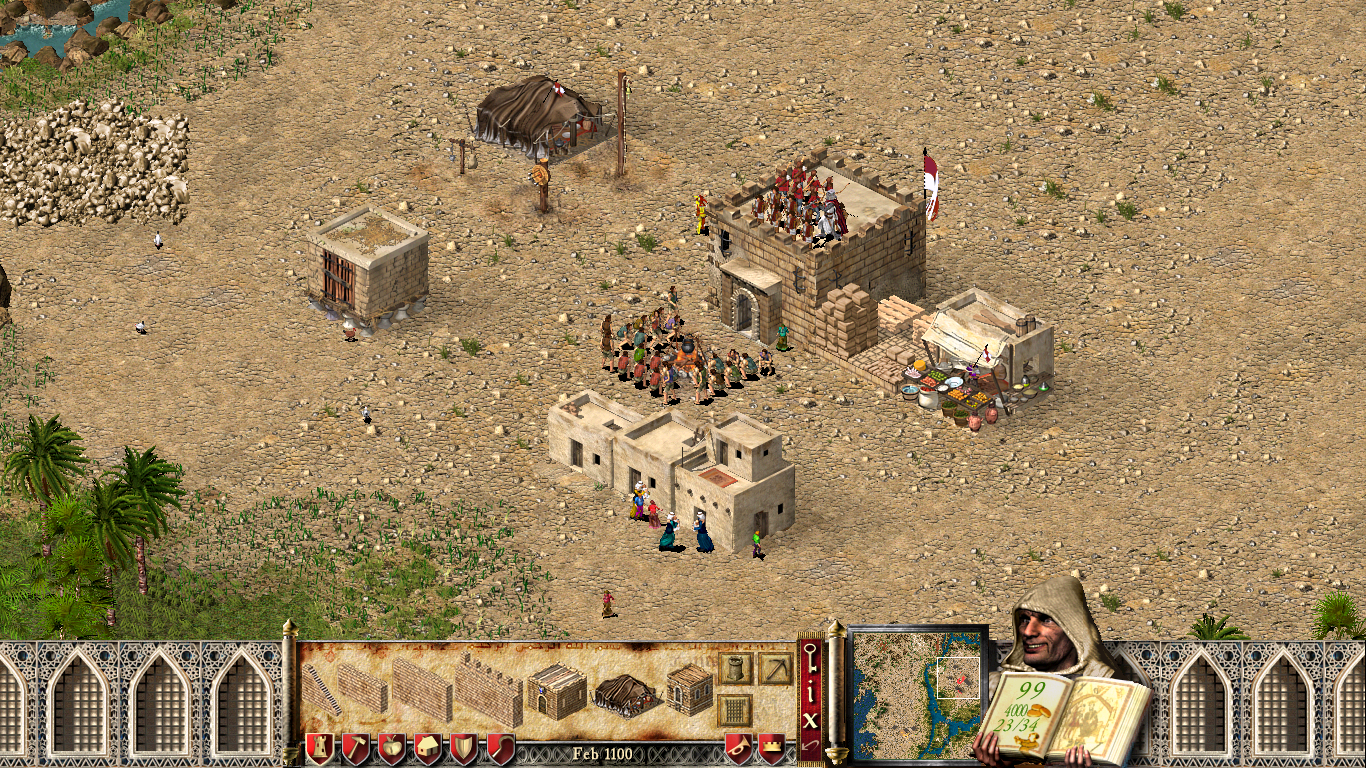Choose the low stone wall piece

point(362,687)
